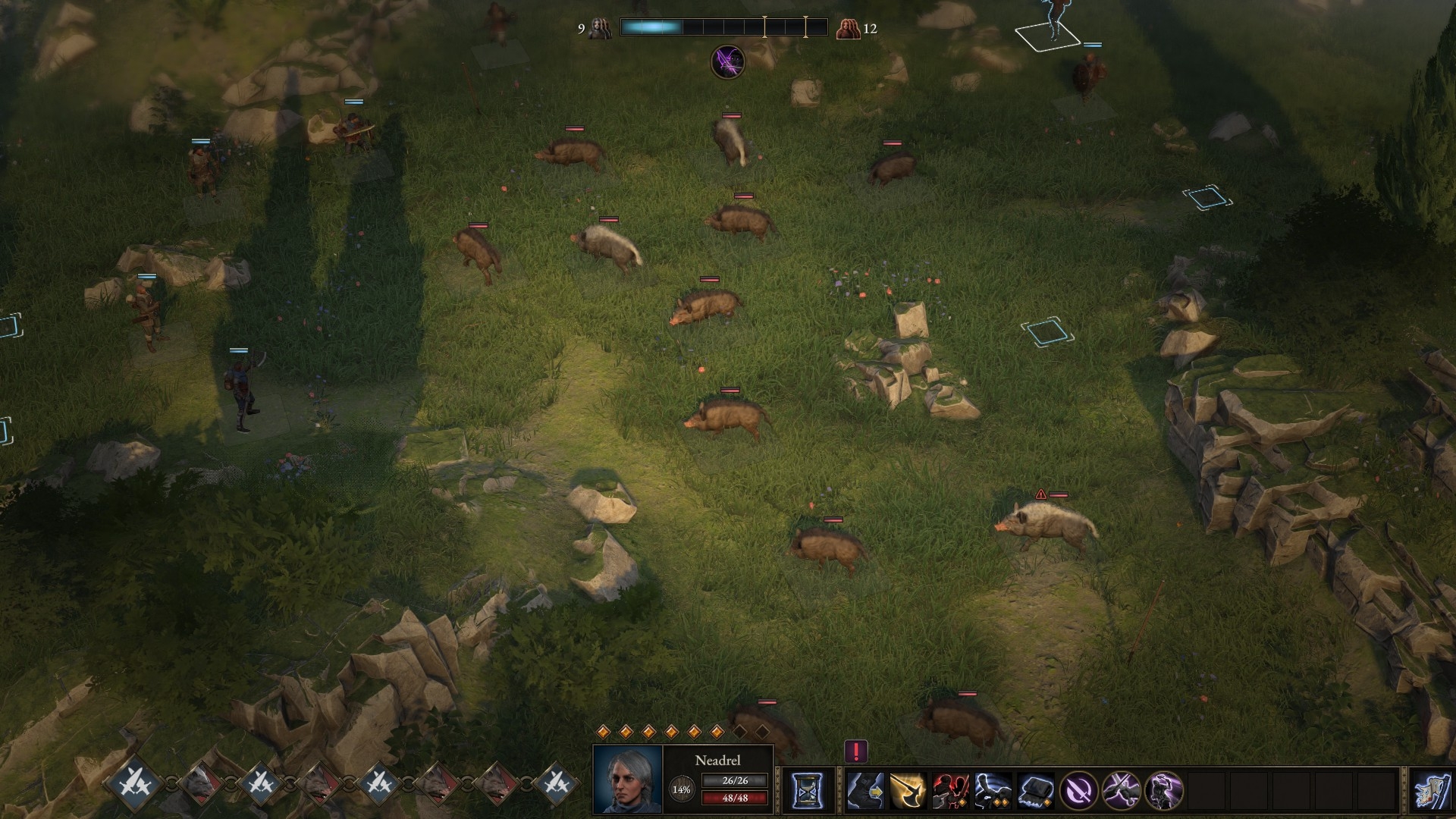
Task: Select Neadrel's character portrait
Action: (627, 780)
